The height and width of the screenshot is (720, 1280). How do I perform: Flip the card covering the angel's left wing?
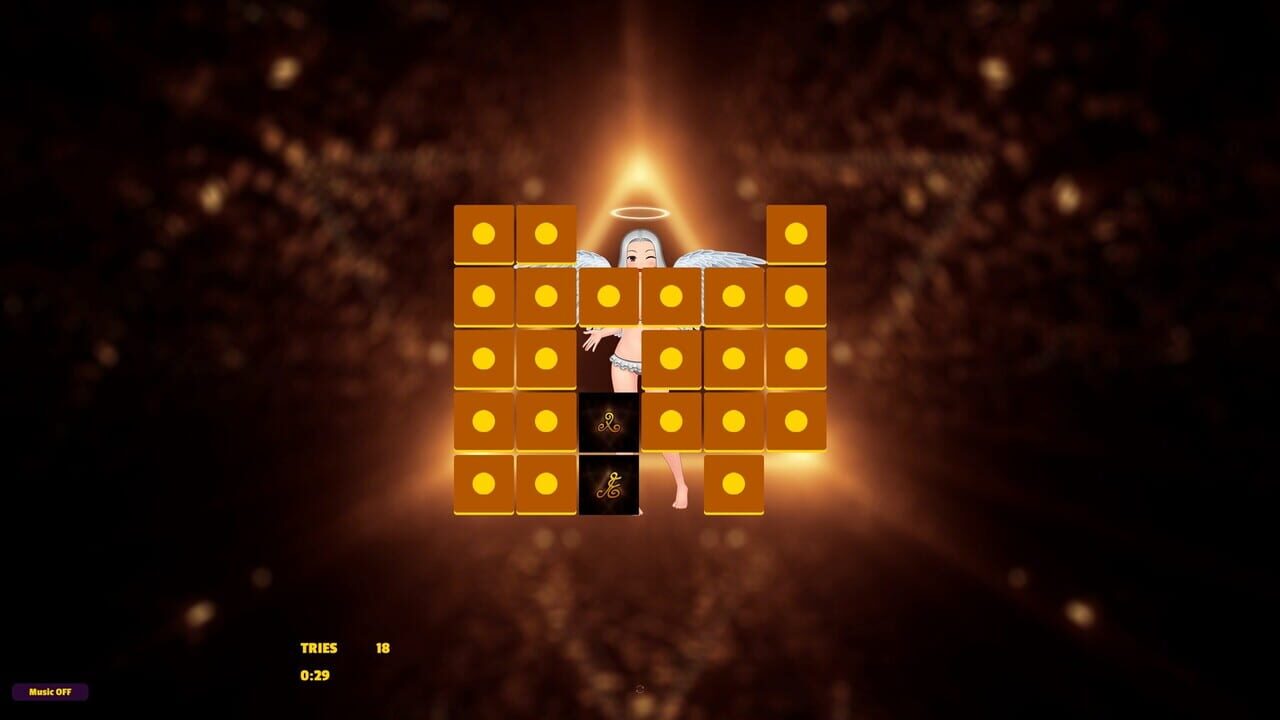tap(735, 297)
